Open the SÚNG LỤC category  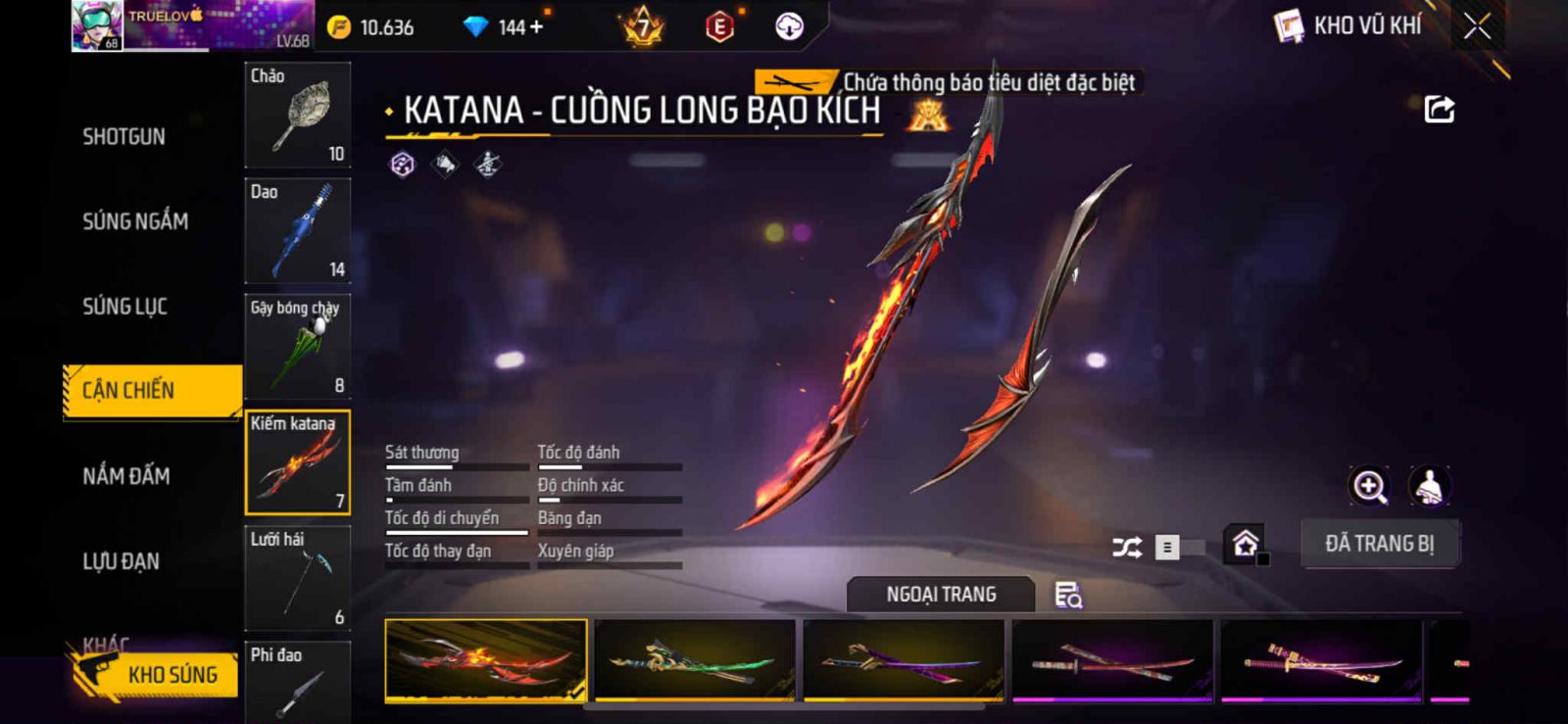tap(124, 307)
